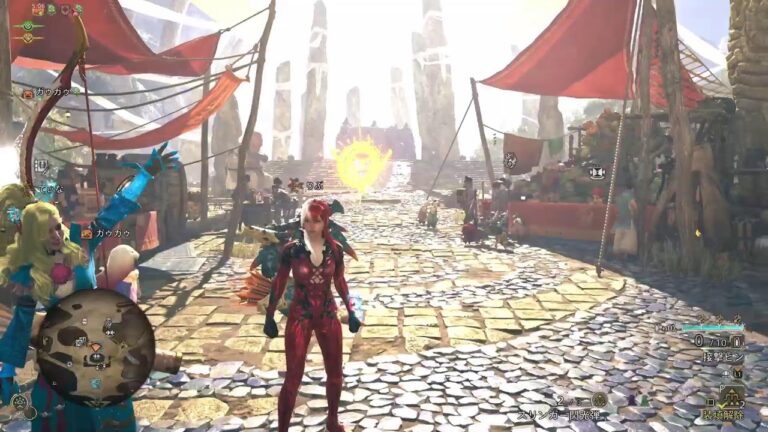Select the 装備解除 item bar icon
The width and height of the screenshot is (768, 432).
click(x=733, y=395)
